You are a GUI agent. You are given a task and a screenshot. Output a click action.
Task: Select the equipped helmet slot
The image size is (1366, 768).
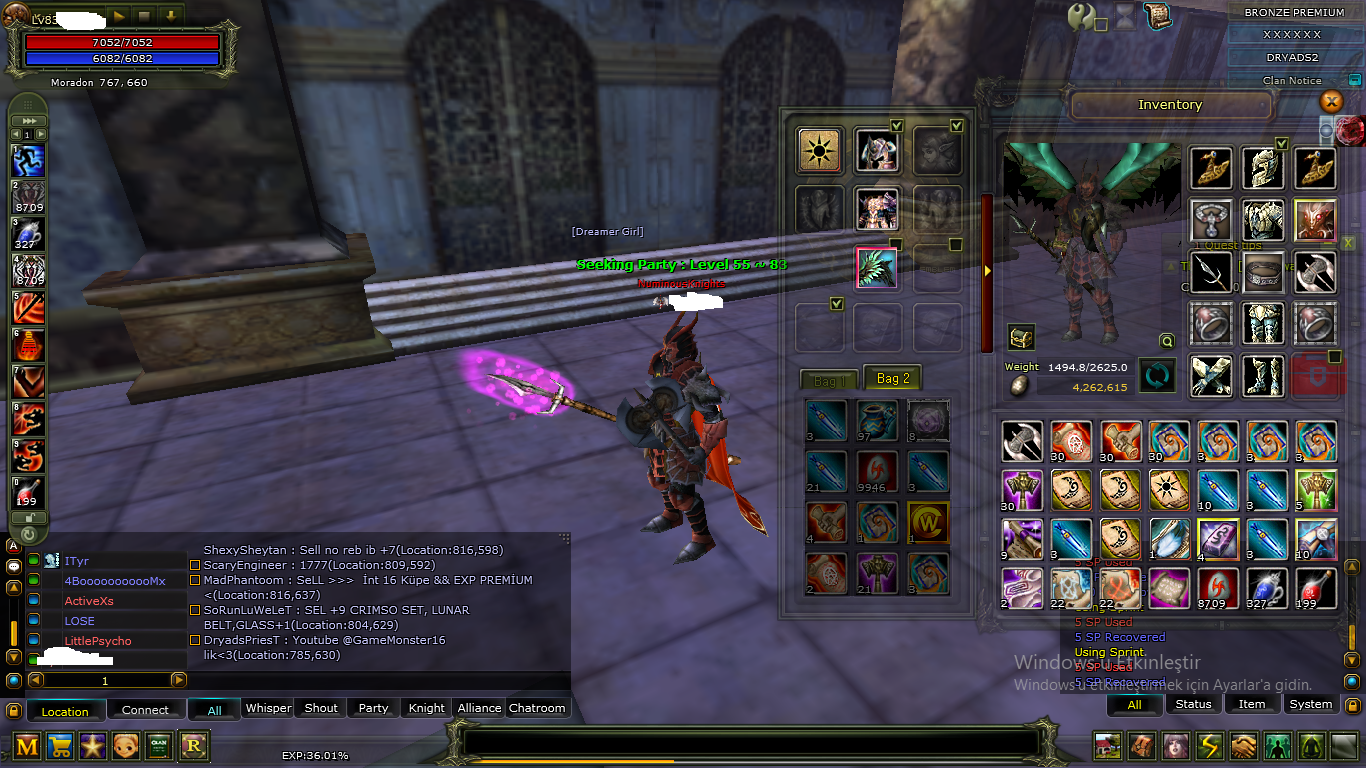(1263, 168)
